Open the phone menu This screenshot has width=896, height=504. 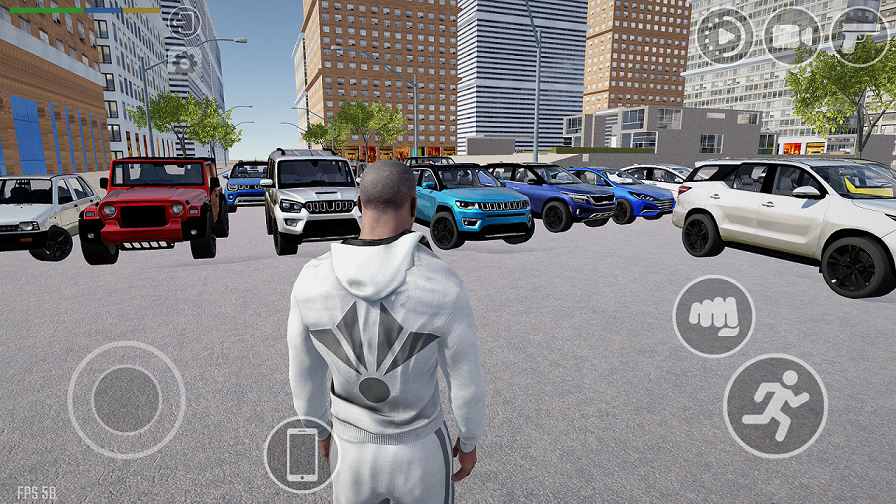[301, 455]
